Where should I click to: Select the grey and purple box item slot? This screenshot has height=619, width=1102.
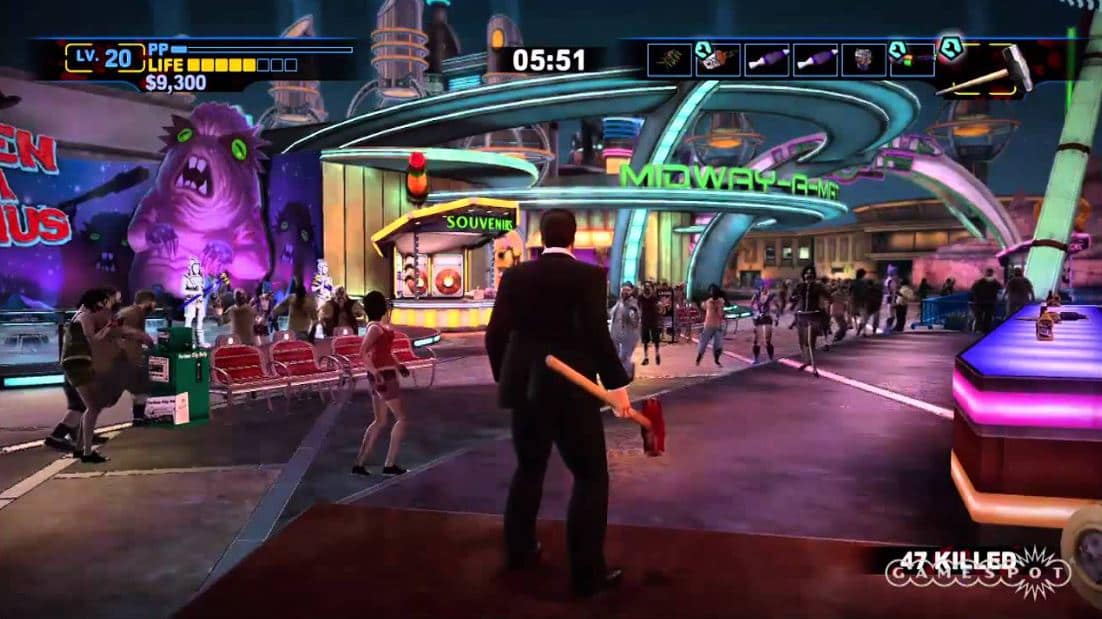pos(863,60)
